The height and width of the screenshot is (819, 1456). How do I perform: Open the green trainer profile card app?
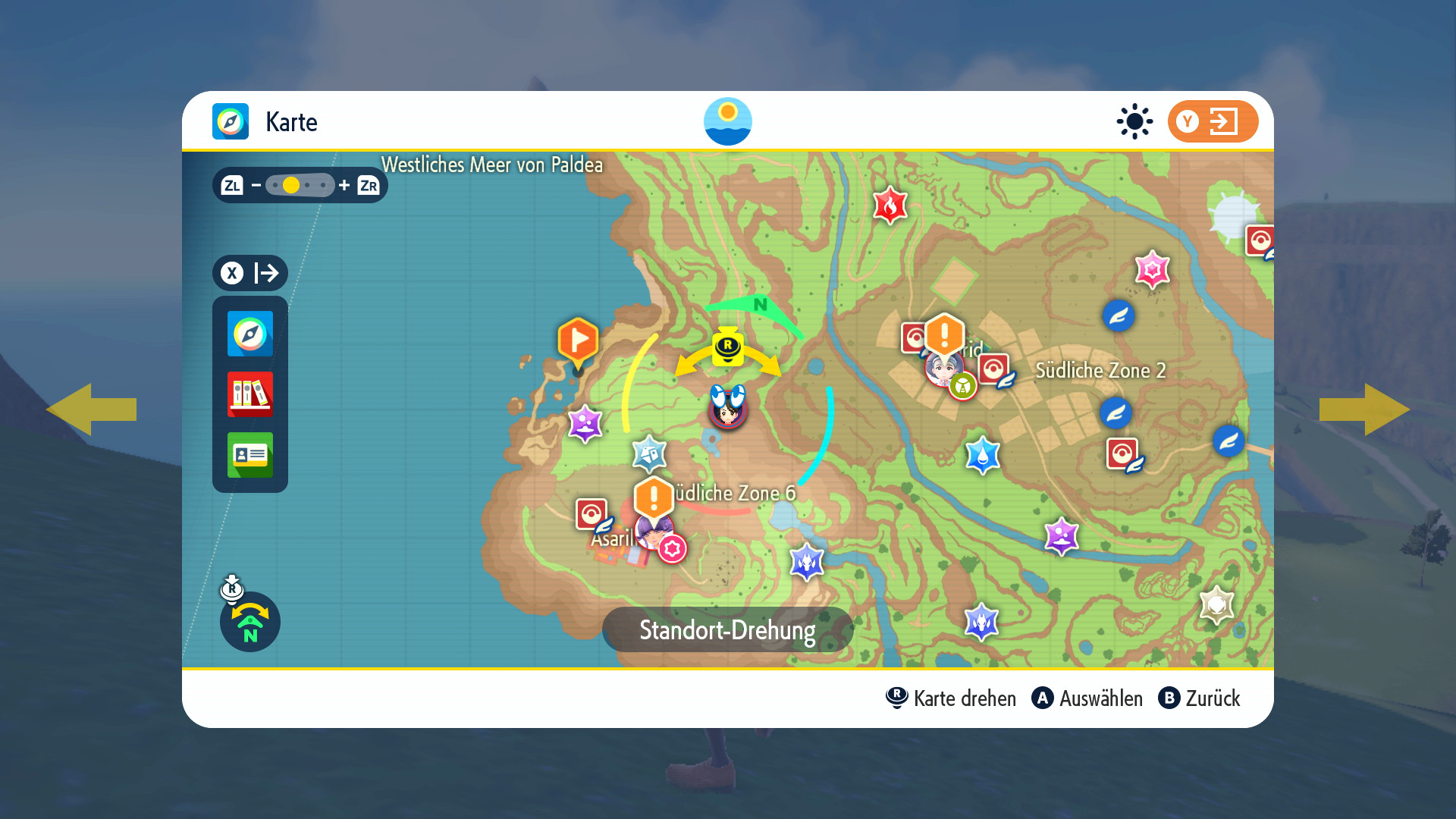(x=250, y=455)
